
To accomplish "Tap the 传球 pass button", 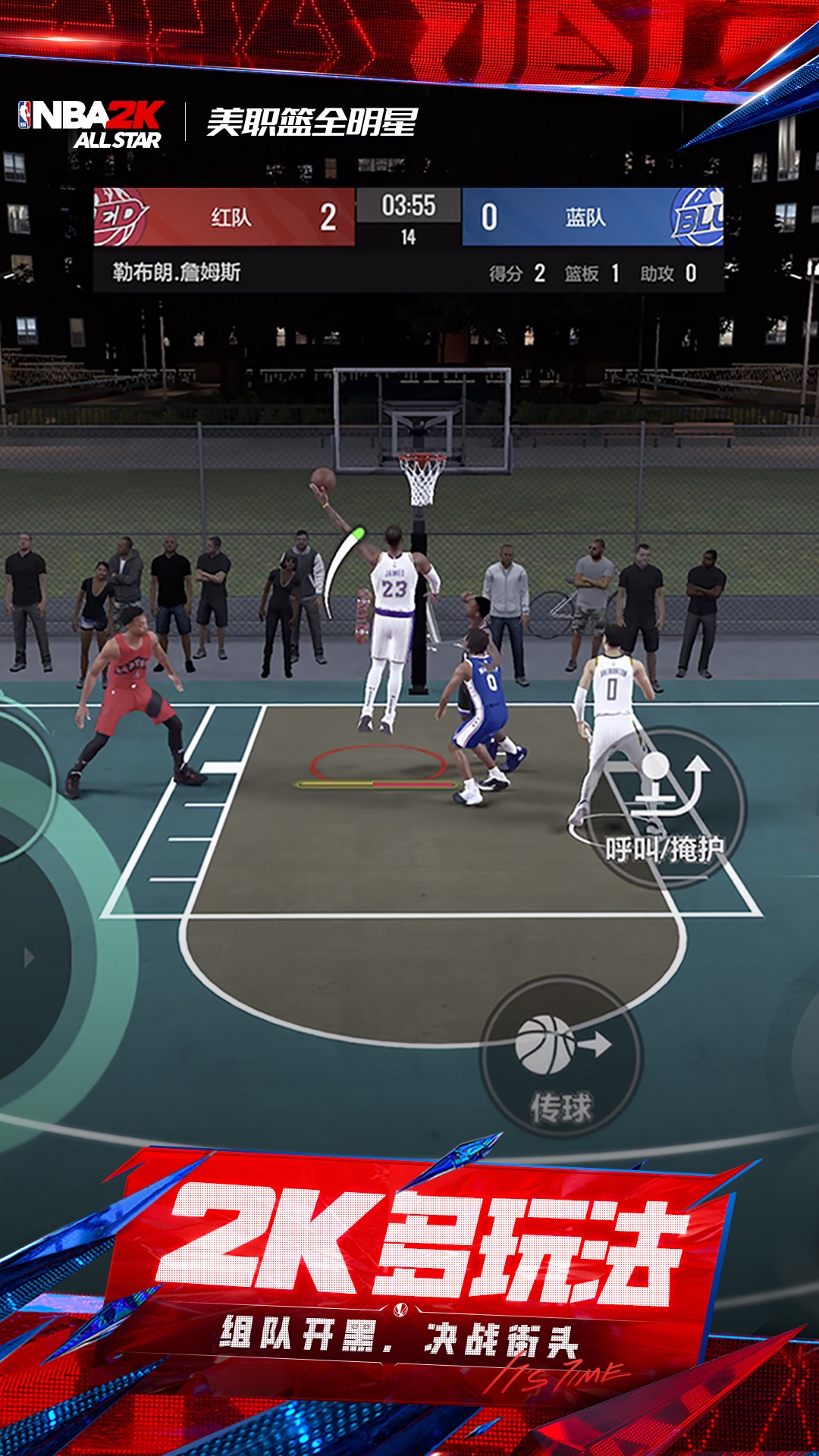I will 561,1057.
